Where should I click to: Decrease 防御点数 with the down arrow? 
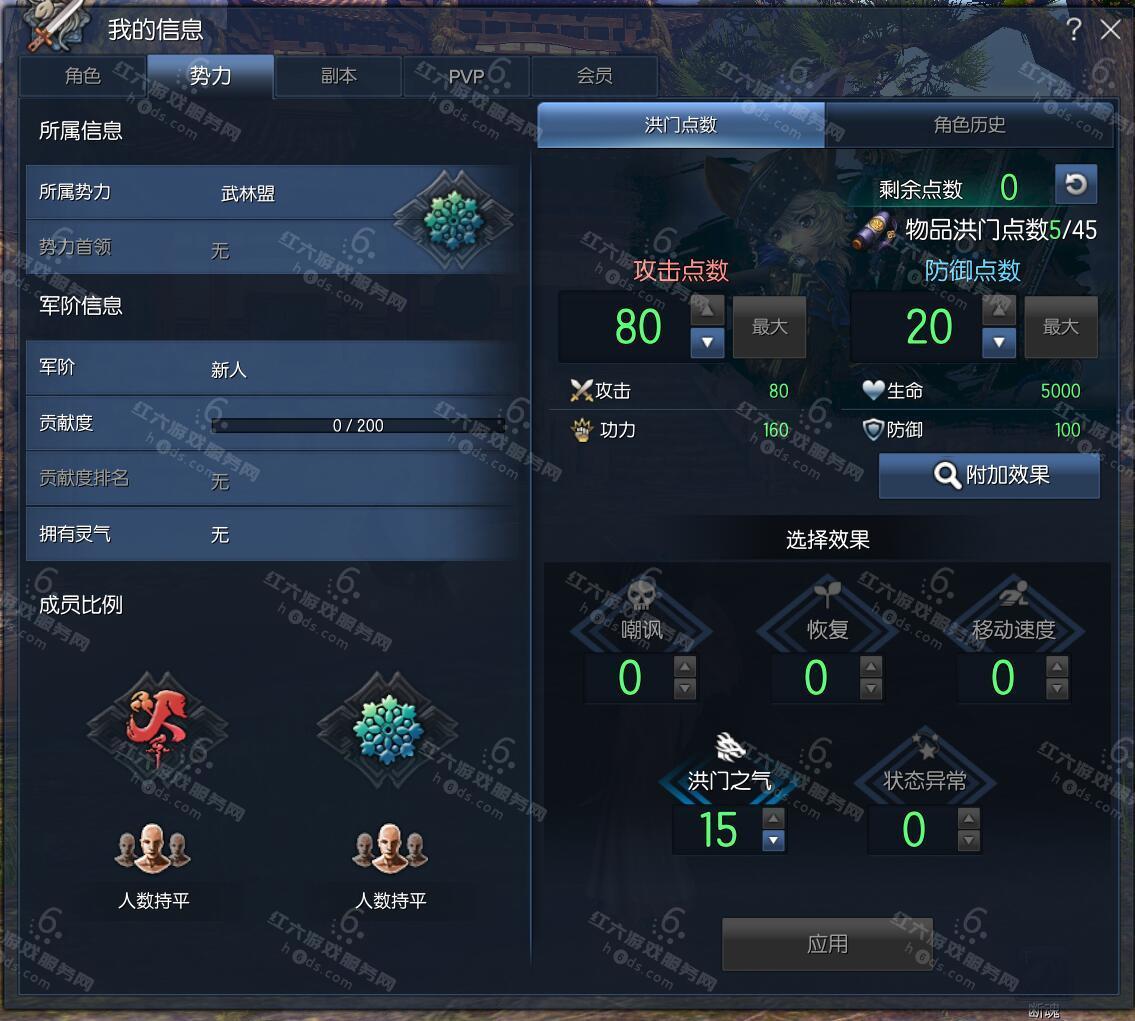[x=998, y=343]
